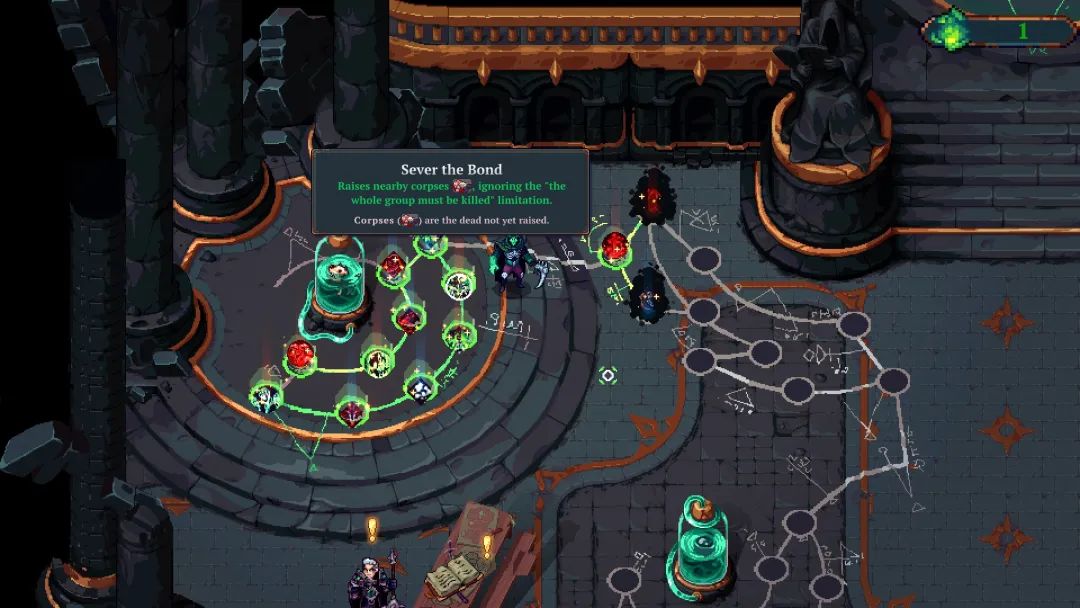Select the highlighted Sever the Bond node
The image size is (1080, 608).
tap(457, 285)
